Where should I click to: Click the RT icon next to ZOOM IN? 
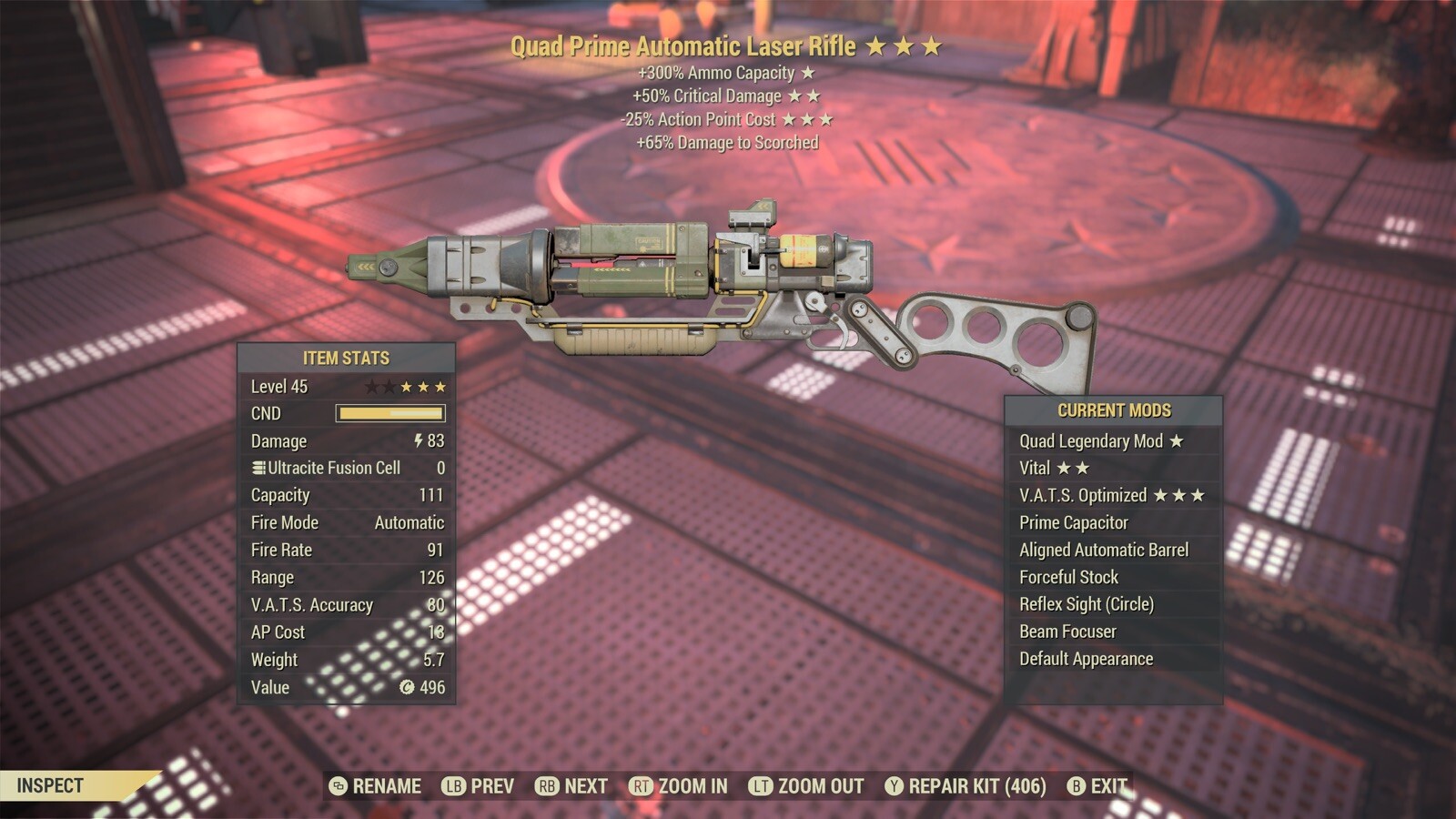(x=641, y=785)
